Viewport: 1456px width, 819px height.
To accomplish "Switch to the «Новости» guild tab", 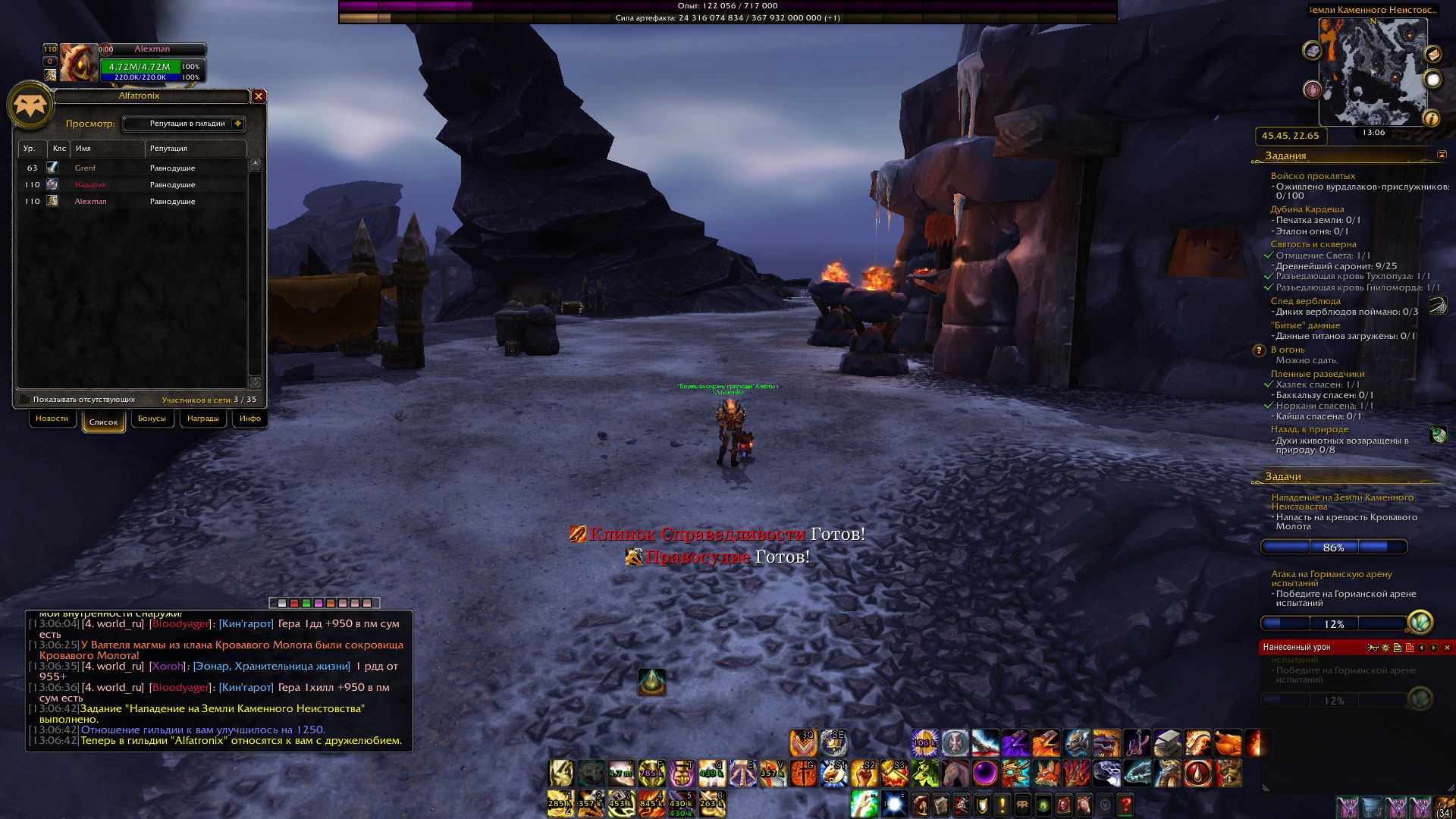I will (52, 419).
